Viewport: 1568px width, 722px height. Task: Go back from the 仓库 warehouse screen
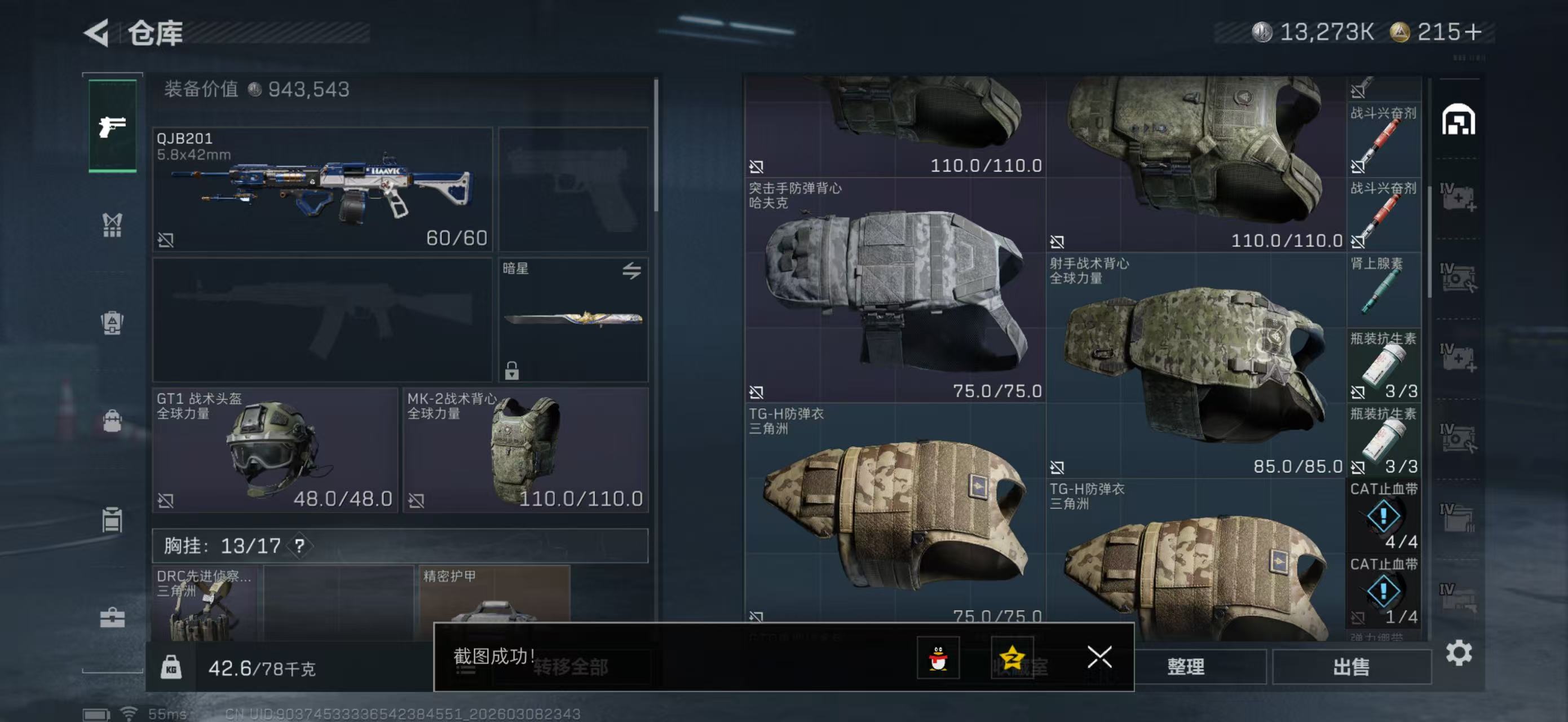(98, 32)
